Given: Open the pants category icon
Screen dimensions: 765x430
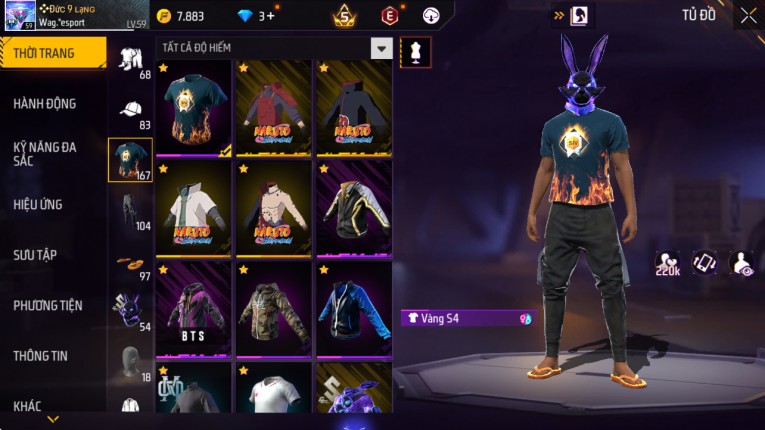Looking at the screenshot, I should [130, 209].
